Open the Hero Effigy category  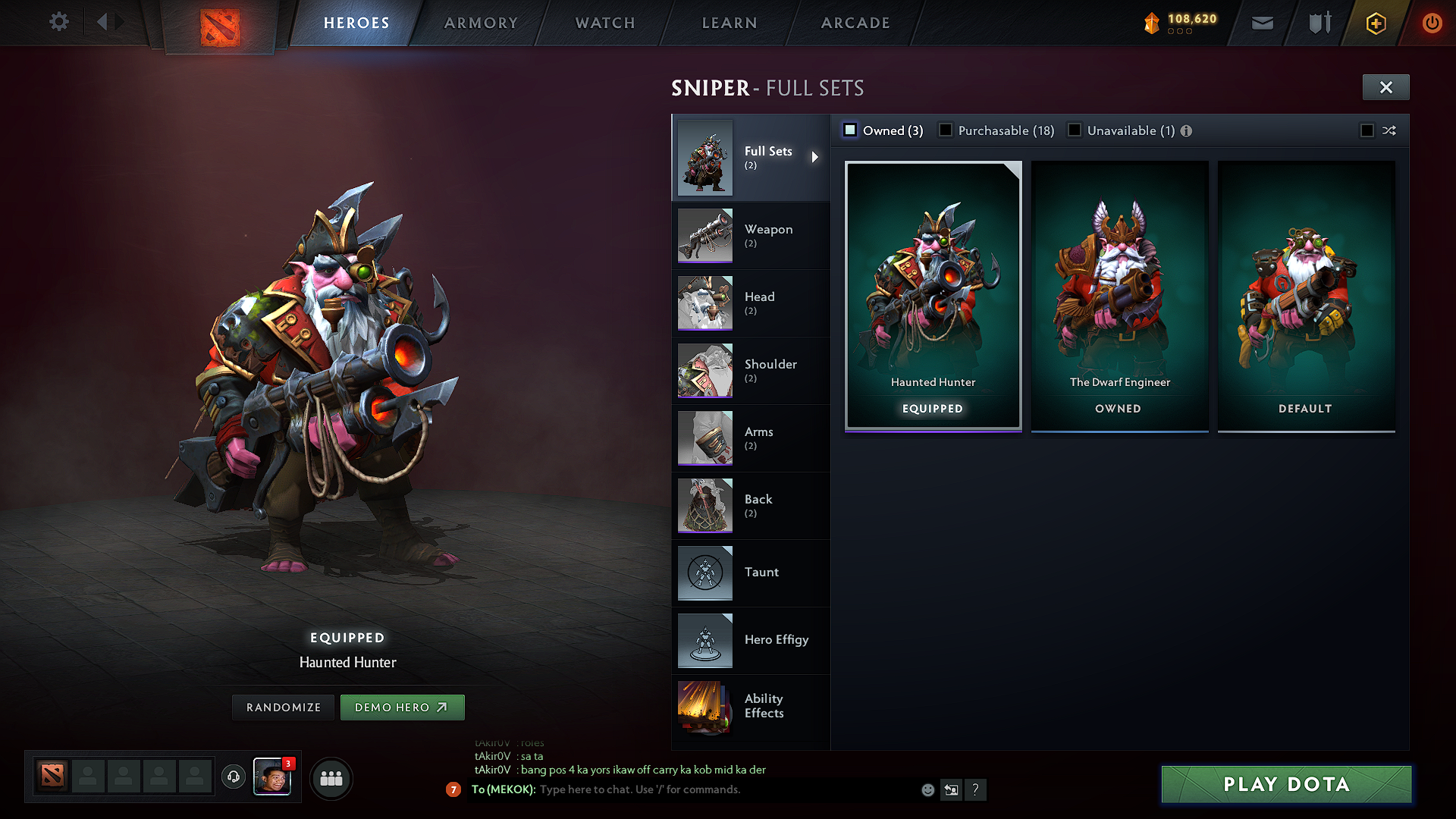751,640
